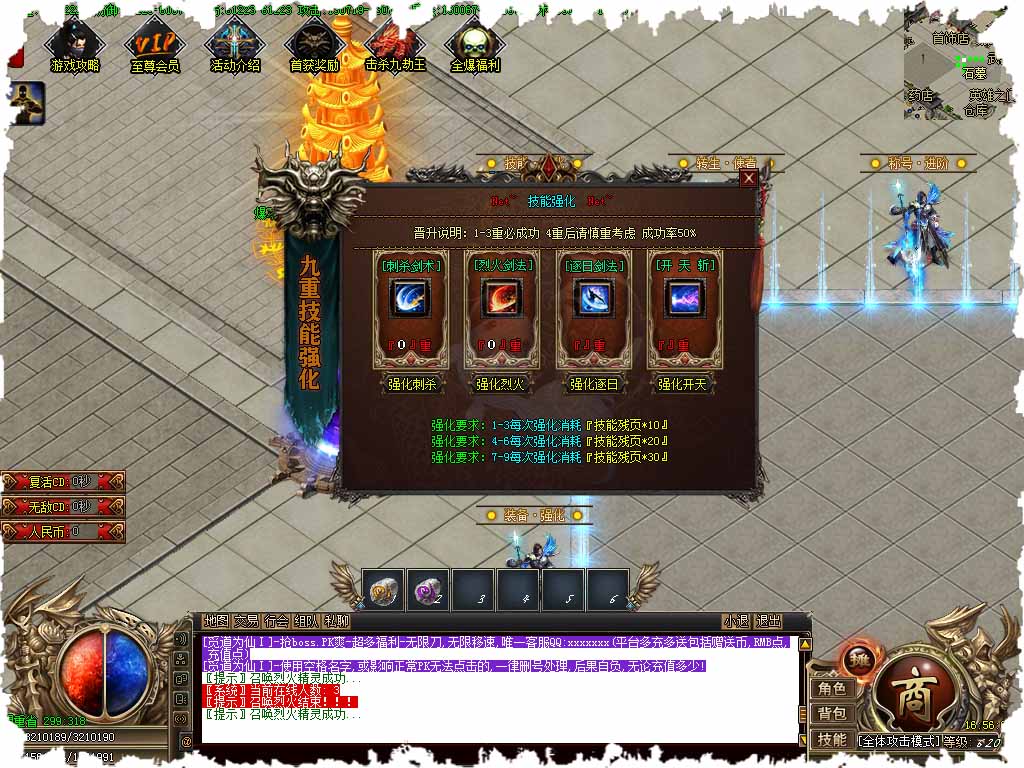Open the 击杀九幼王 boss icon
The width and height of the screenshot is (1024, 768).
click(395, 45)
